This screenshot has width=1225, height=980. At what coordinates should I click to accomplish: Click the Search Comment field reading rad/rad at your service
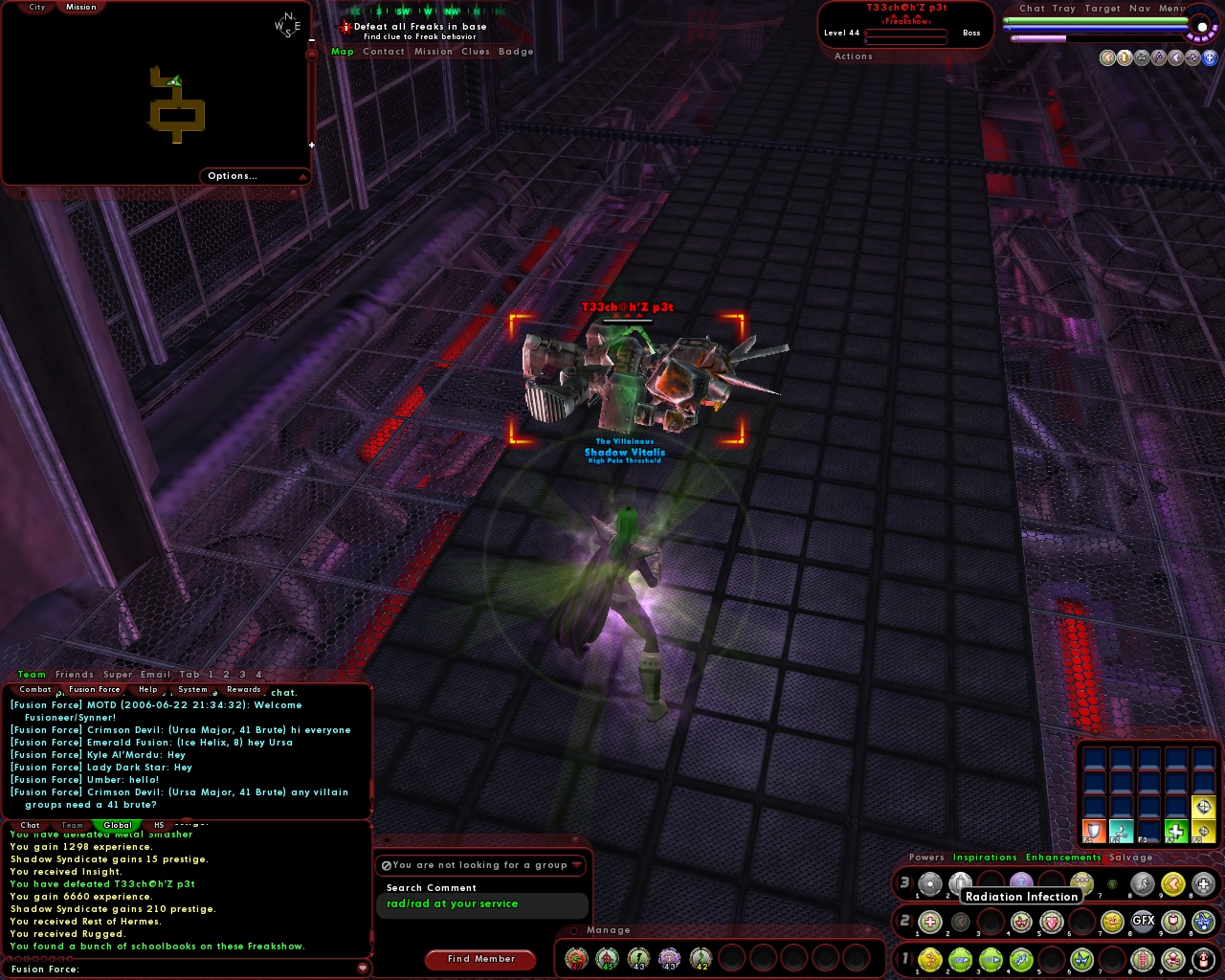(483, 903)
